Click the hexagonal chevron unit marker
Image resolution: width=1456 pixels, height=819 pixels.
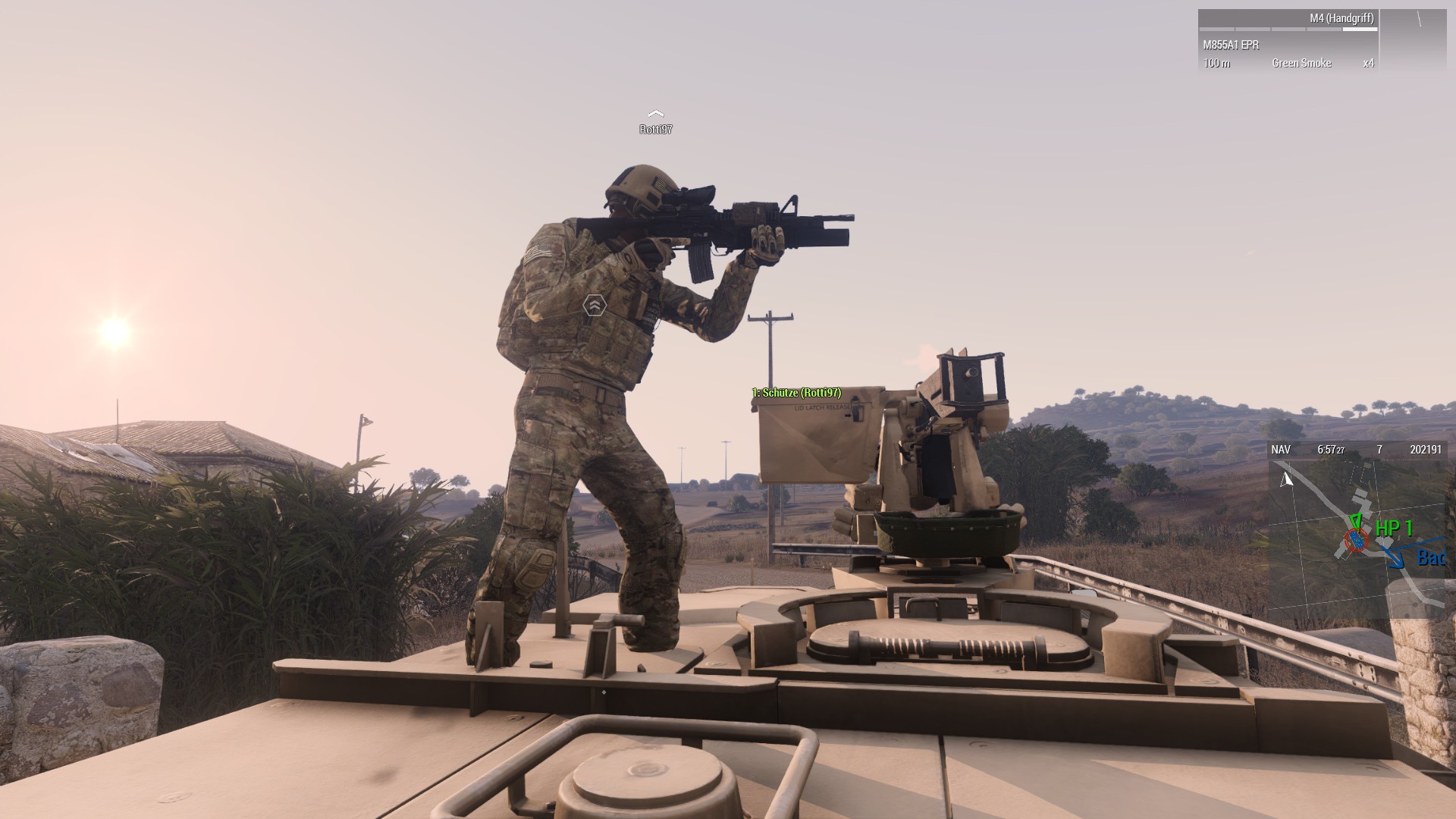click(x=595, y=306)
